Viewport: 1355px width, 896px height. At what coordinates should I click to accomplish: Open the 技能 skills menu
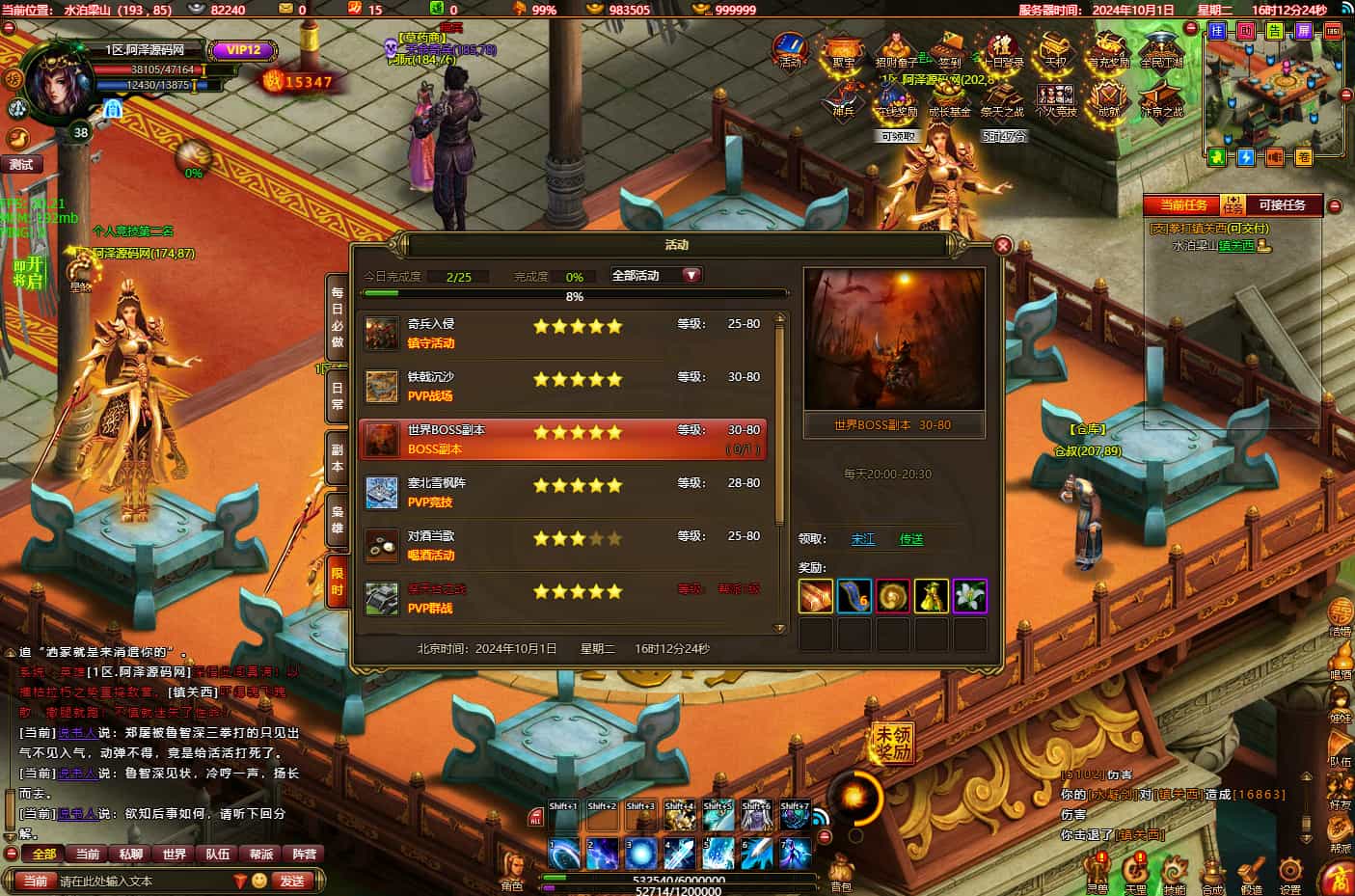tap(1174, 874)
